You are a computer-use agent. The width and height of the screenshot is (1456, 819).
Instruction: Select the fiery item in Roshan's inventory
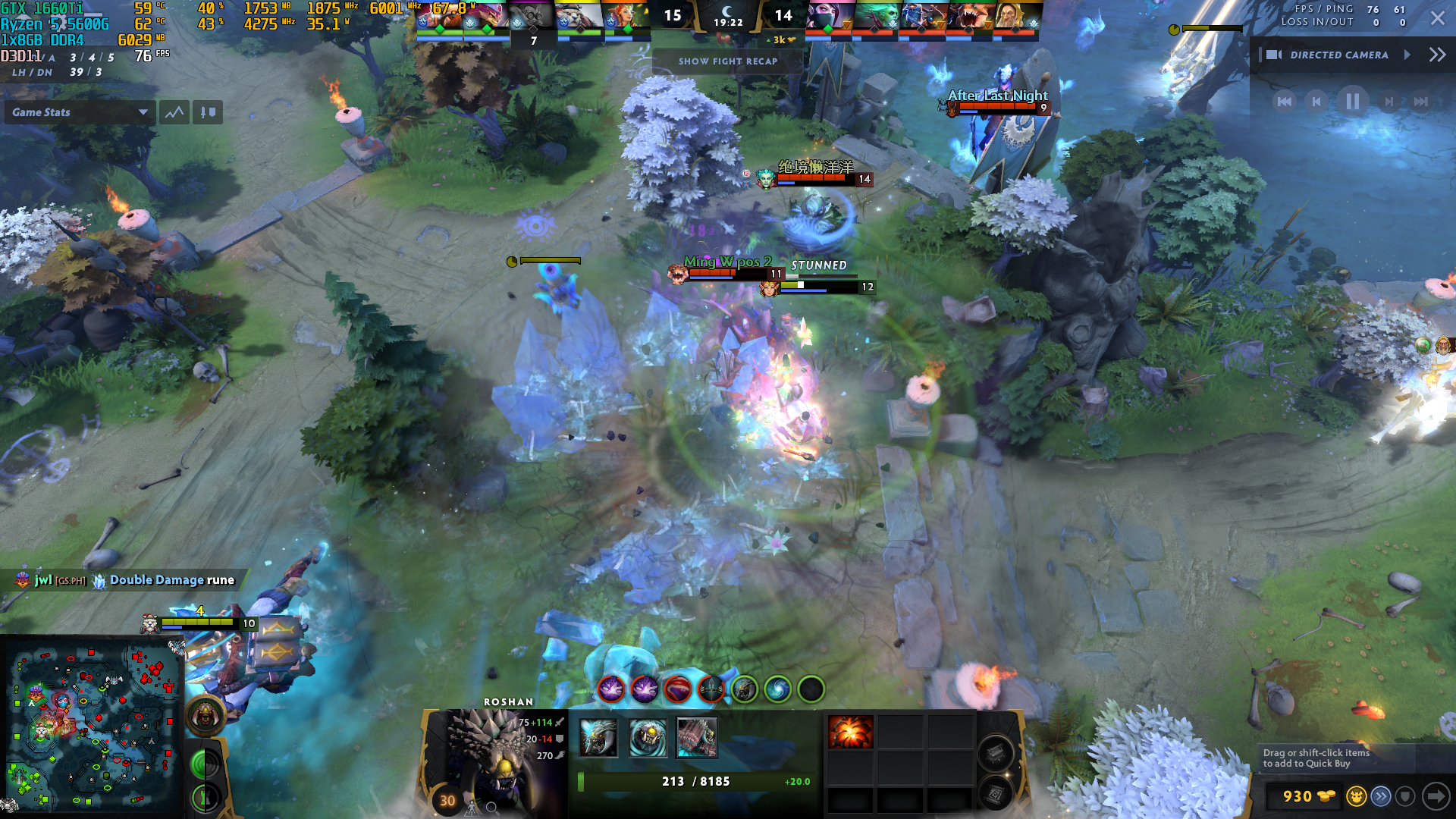click(x=850, y=733)
